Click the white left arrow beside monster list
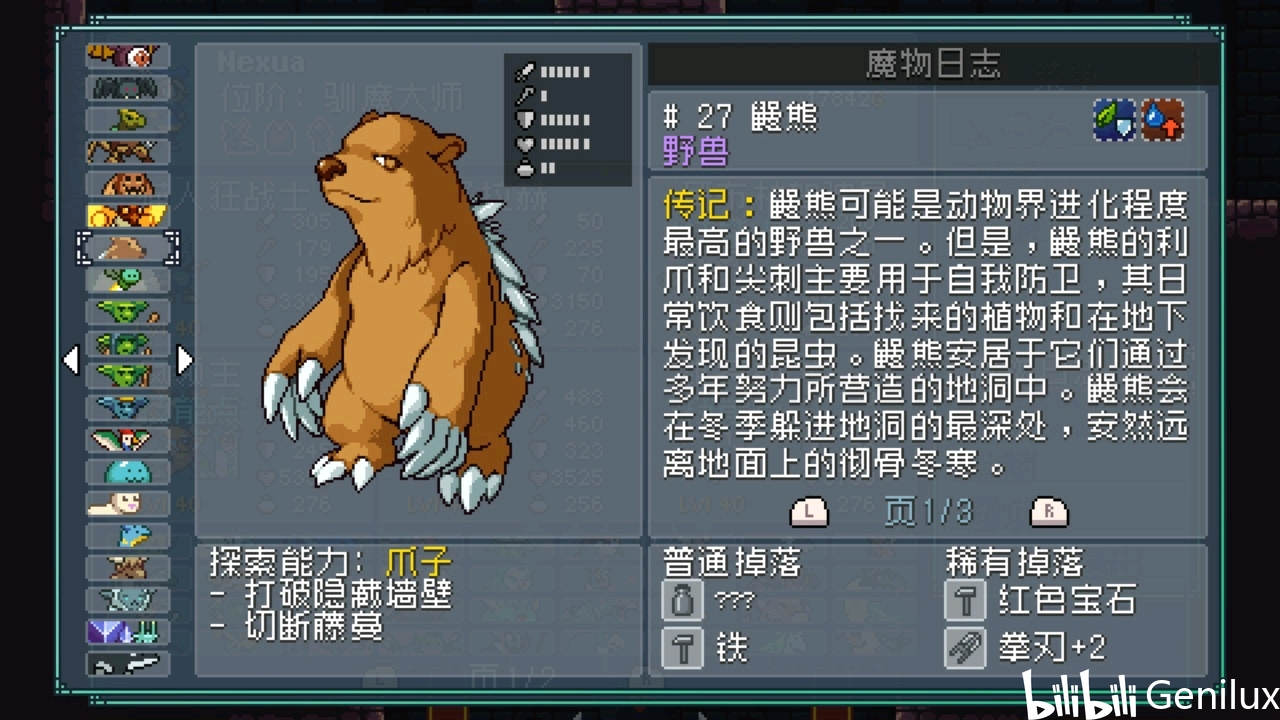Screen dimensions: 1280x720 click(x=71, y=360)
